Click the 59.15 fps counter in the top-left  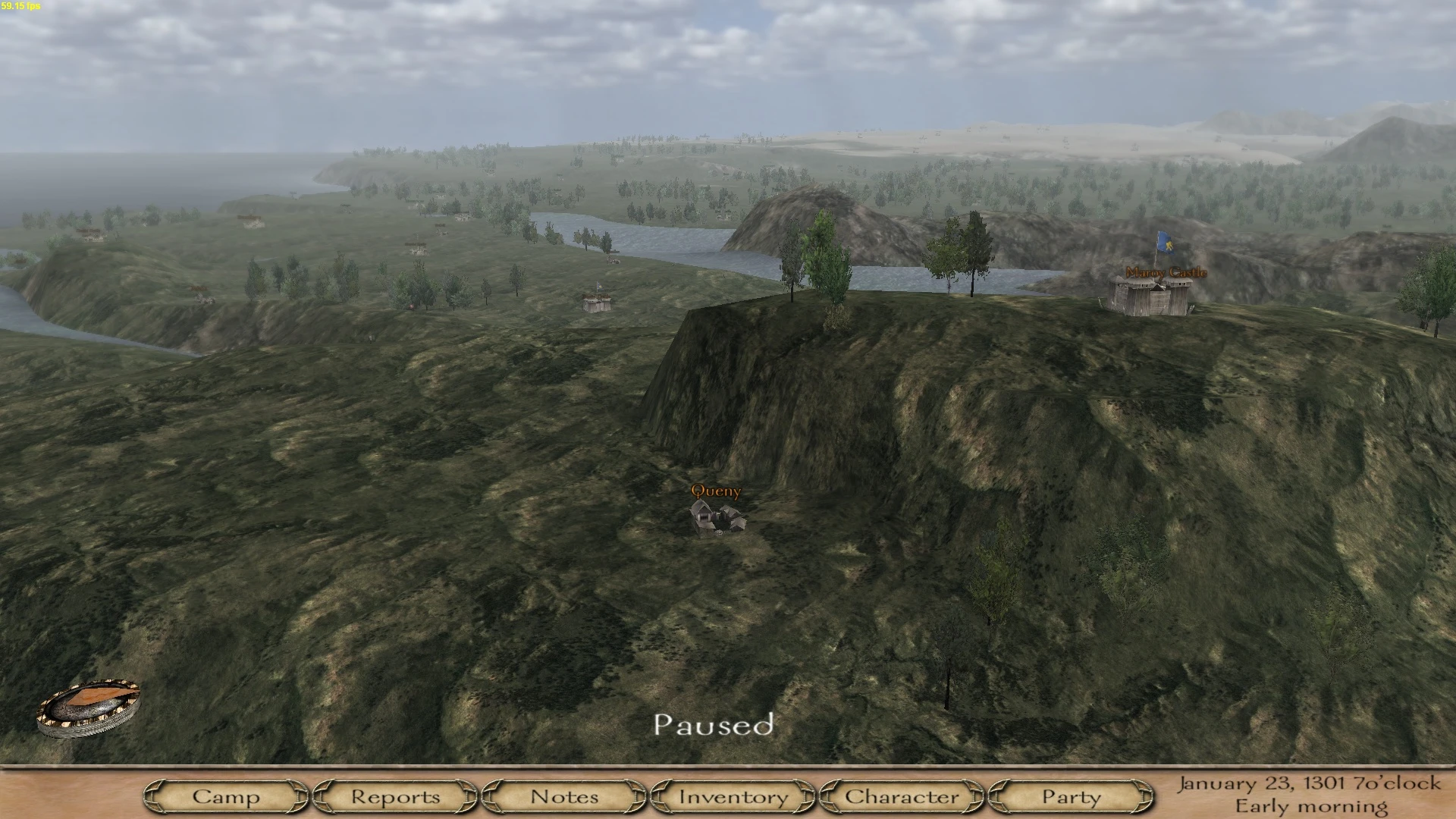click(20, 5)
